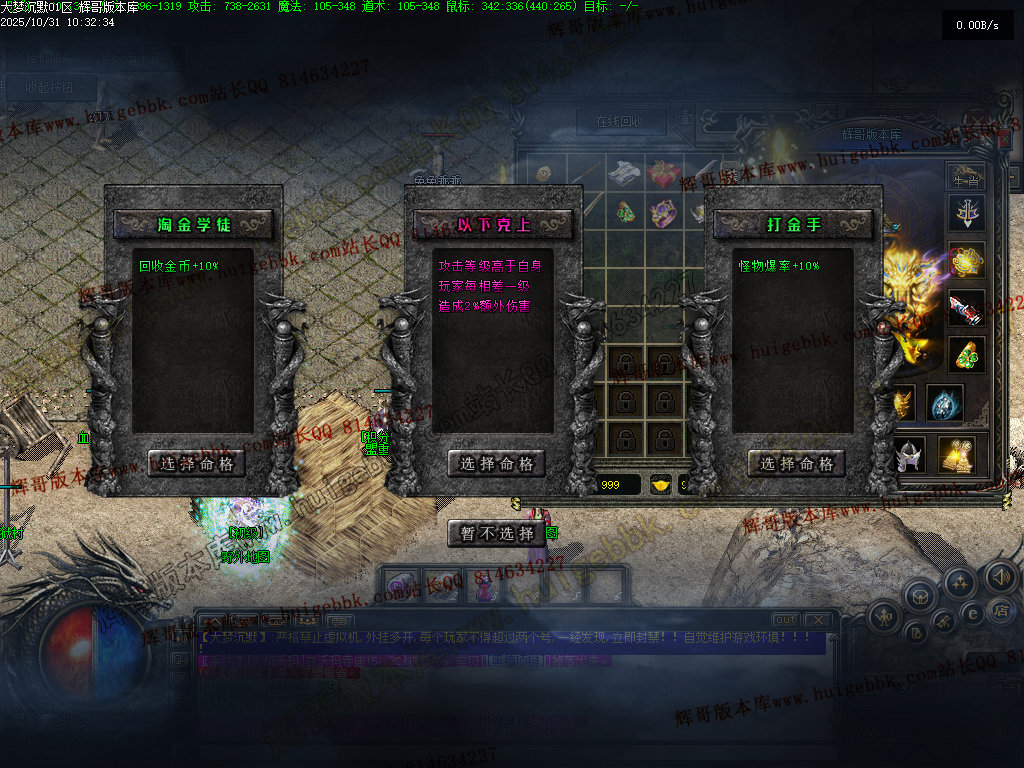Open the 在线回收 online recycle button
This screenshot has height=768, width=1024.
click(620, 122)
